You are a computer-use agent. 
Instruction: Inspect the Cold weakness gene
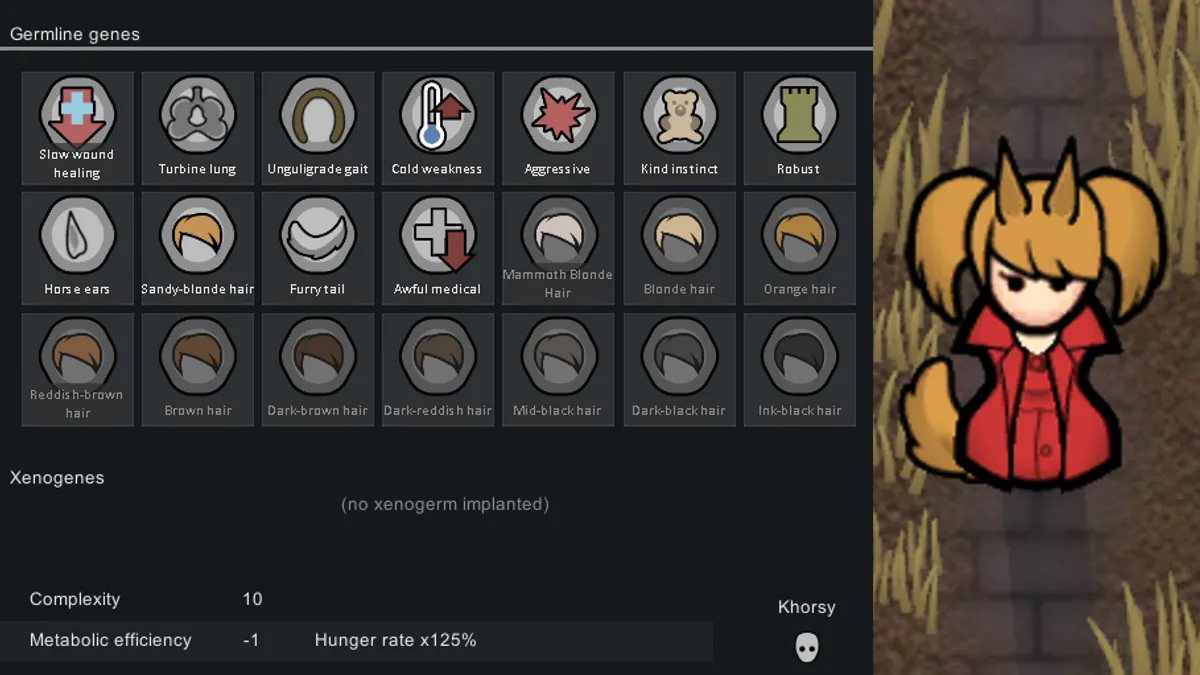coord(438,127)
